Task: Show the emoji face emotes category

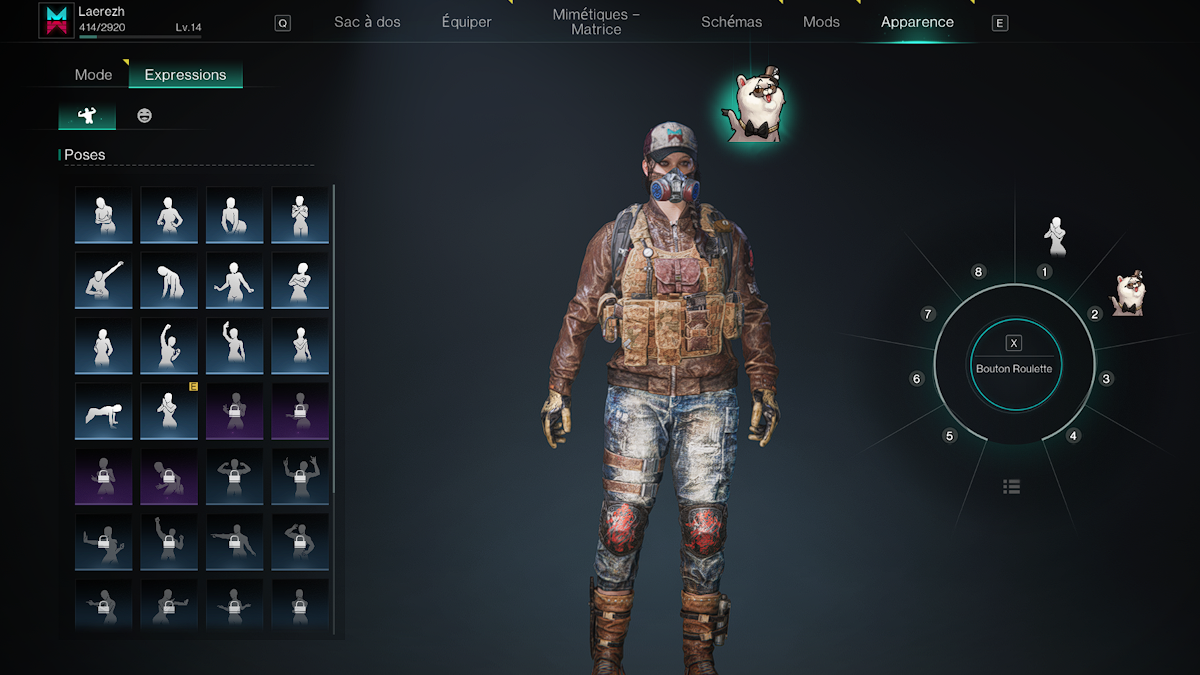Action: 145,116
